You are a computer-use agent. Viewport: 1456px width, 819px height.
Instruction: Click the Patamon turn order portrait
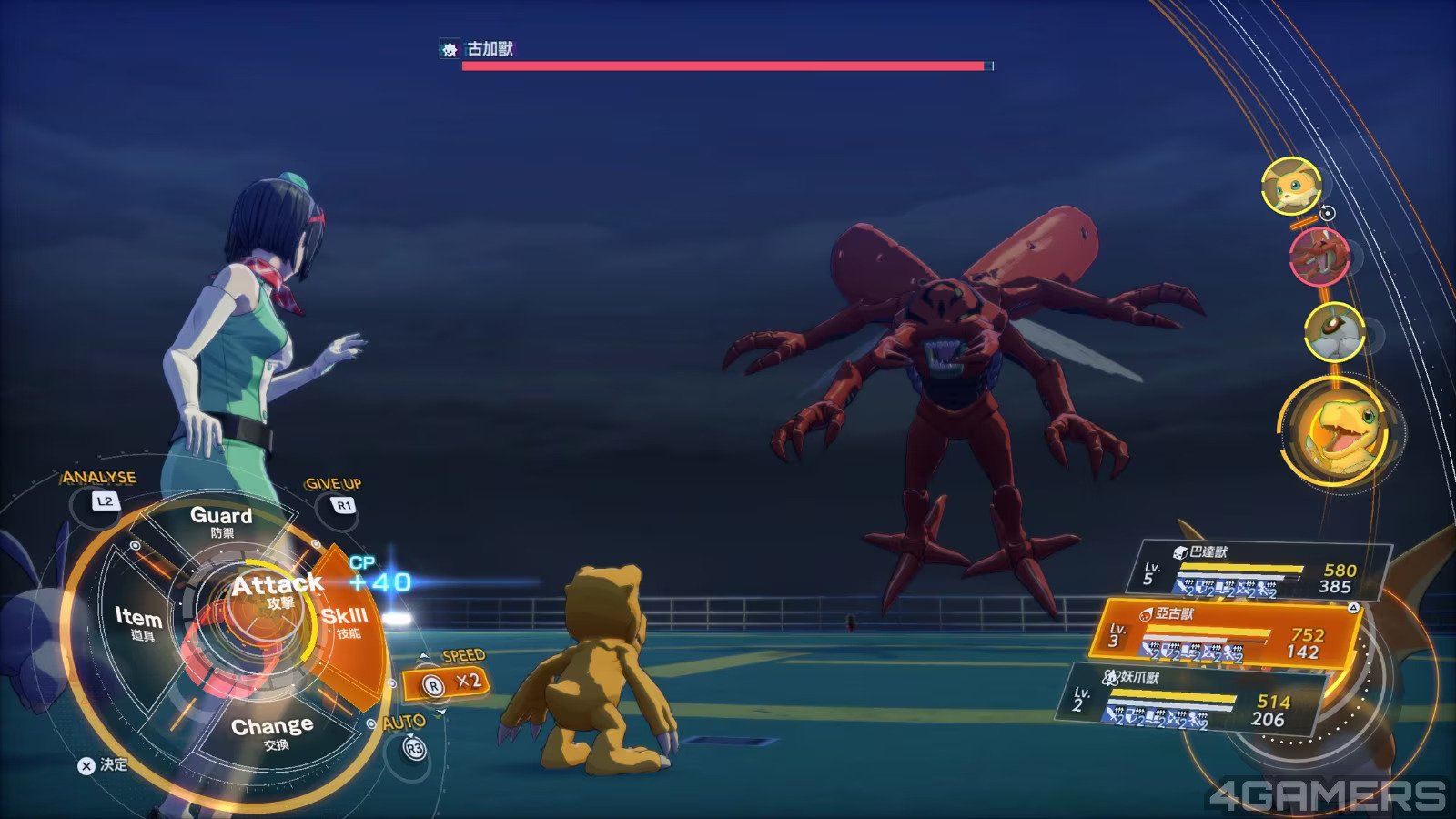(1291, 186)
